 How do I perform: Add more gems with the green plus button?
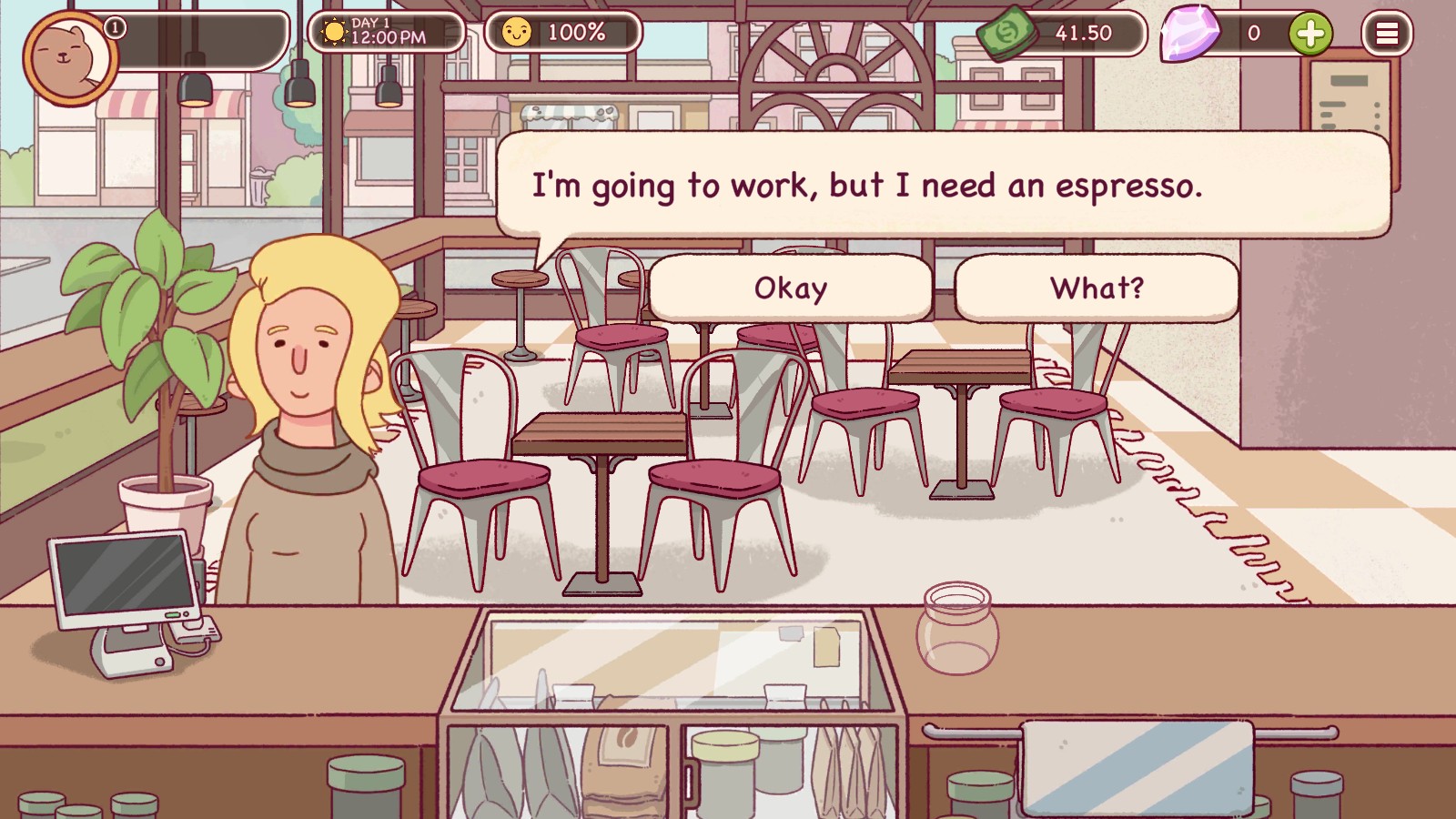point(1309,35)
